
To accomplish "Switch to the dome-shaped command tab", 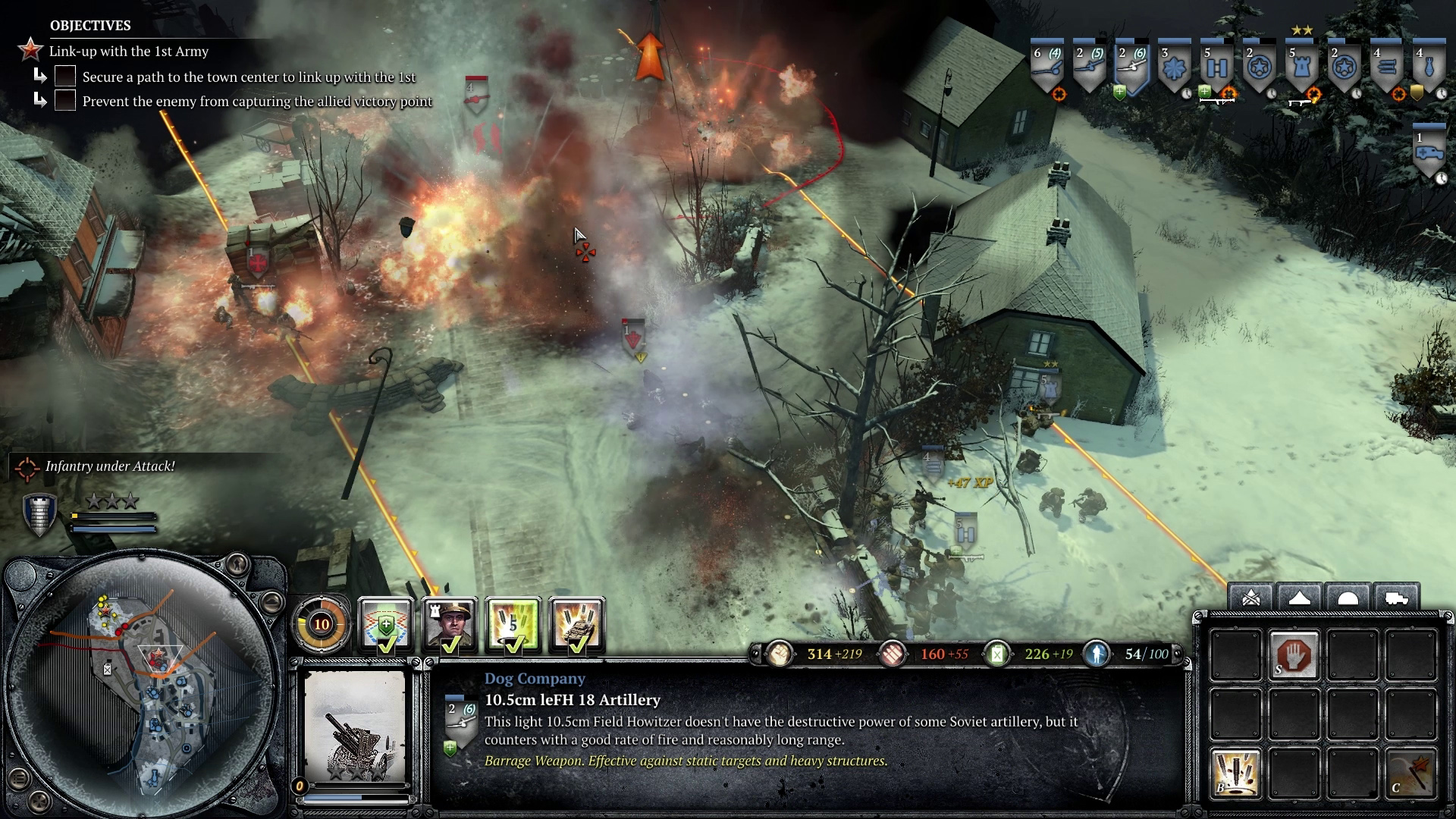I will point(1348,598).
